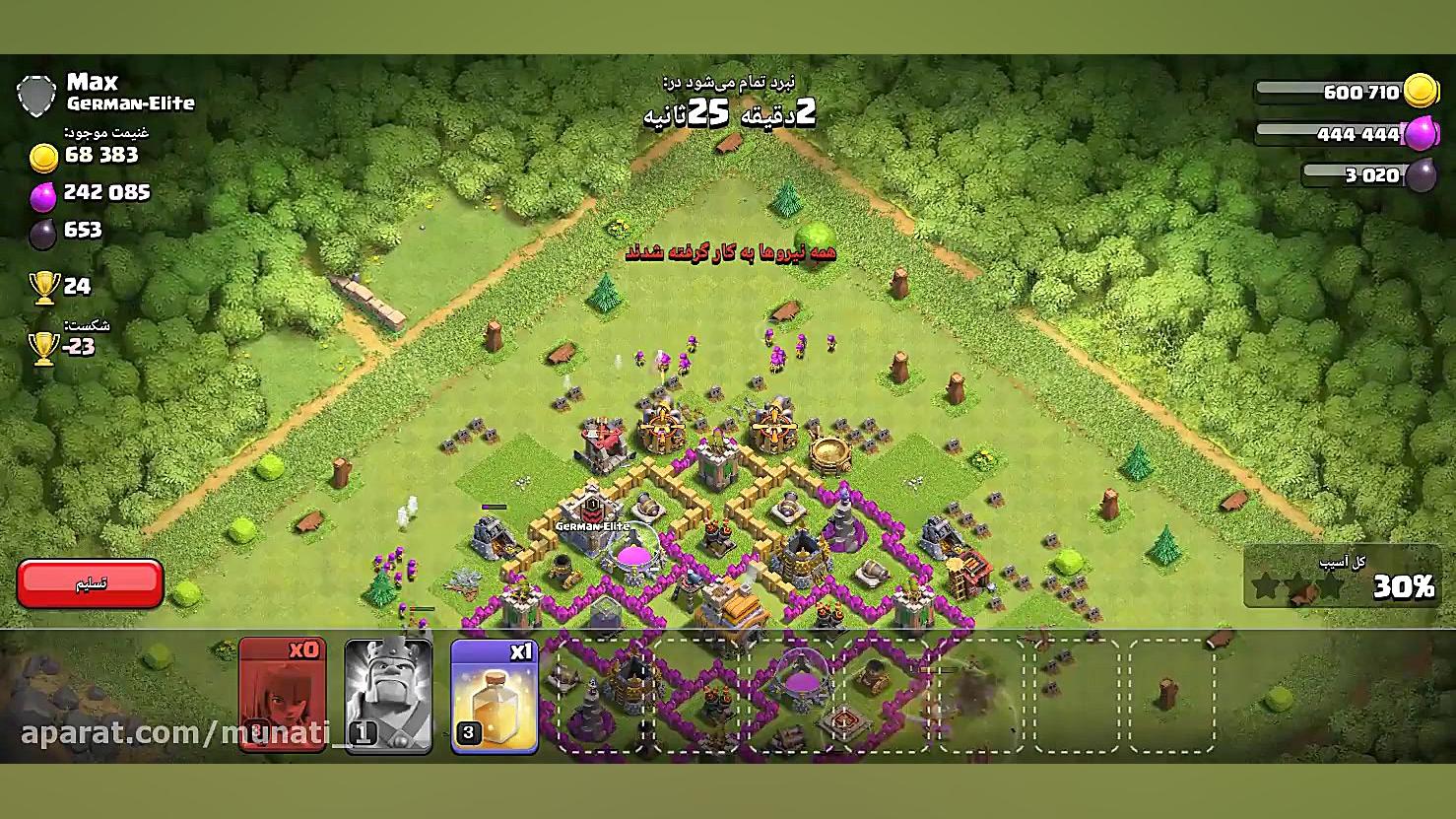Image resolution: width=1456 pixels, height=819 pixels.
Task: Click the trophy icon beside the -23 loss
Action: tap(43, 346)
